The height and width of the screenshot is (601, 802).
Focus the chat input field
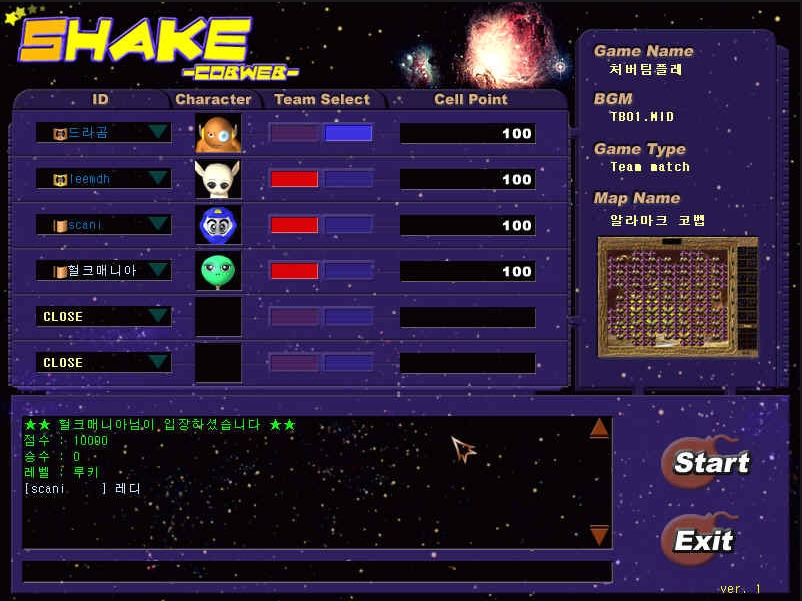click(316, 572)
